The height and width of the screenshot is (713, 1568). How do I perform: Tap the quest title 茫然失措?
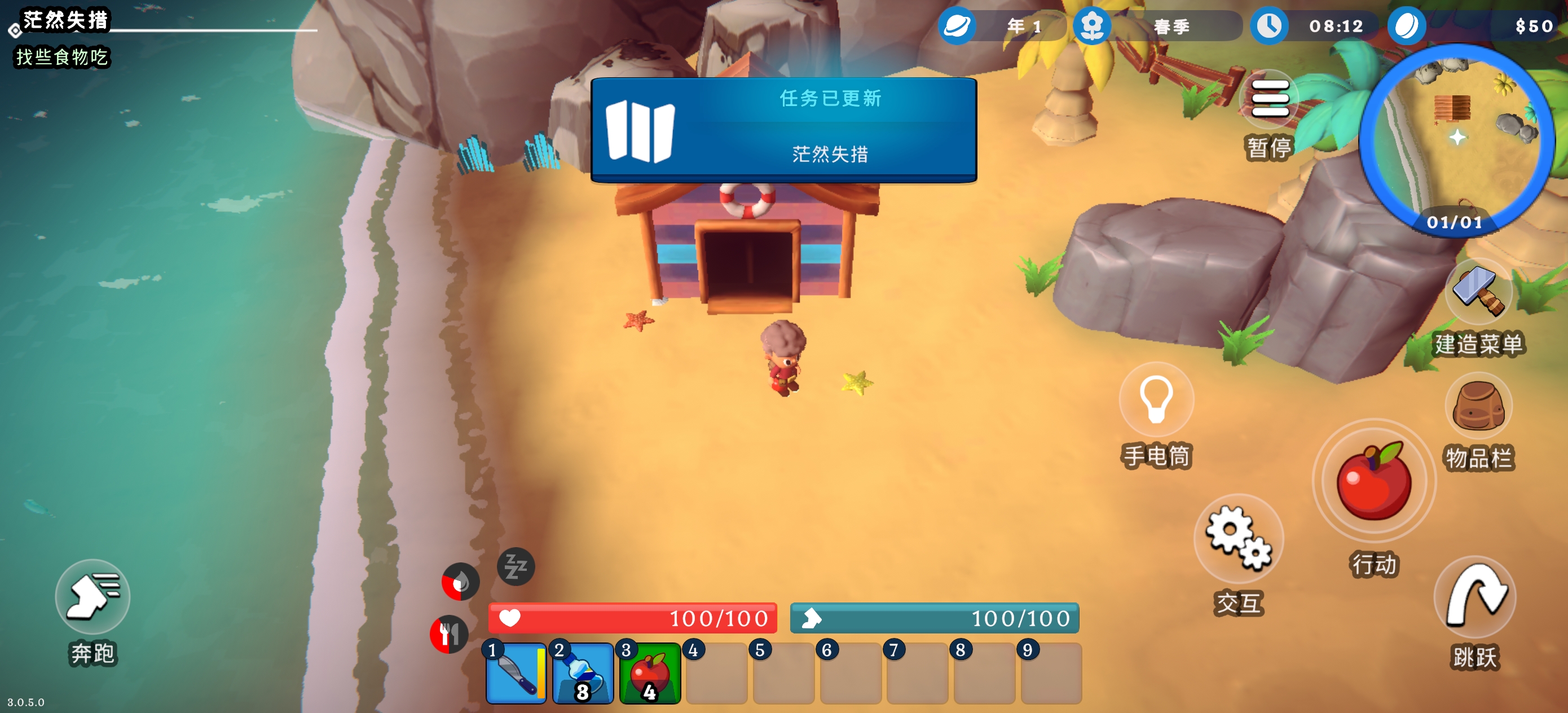[x=65, y=20]
